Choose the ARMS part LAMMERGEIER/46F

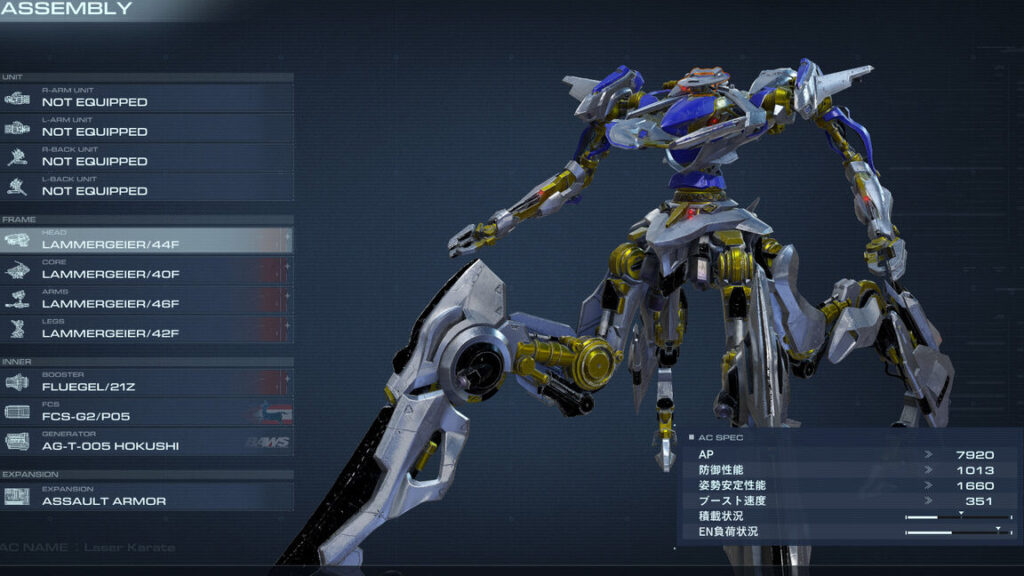coord(147,299)
